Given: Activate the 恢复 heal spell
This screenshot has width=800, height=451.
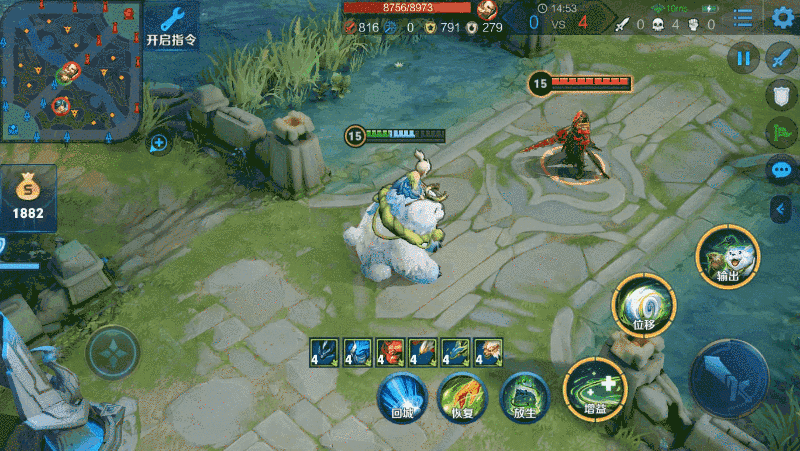Looking at the screenshot, I should tap(463, 396).
